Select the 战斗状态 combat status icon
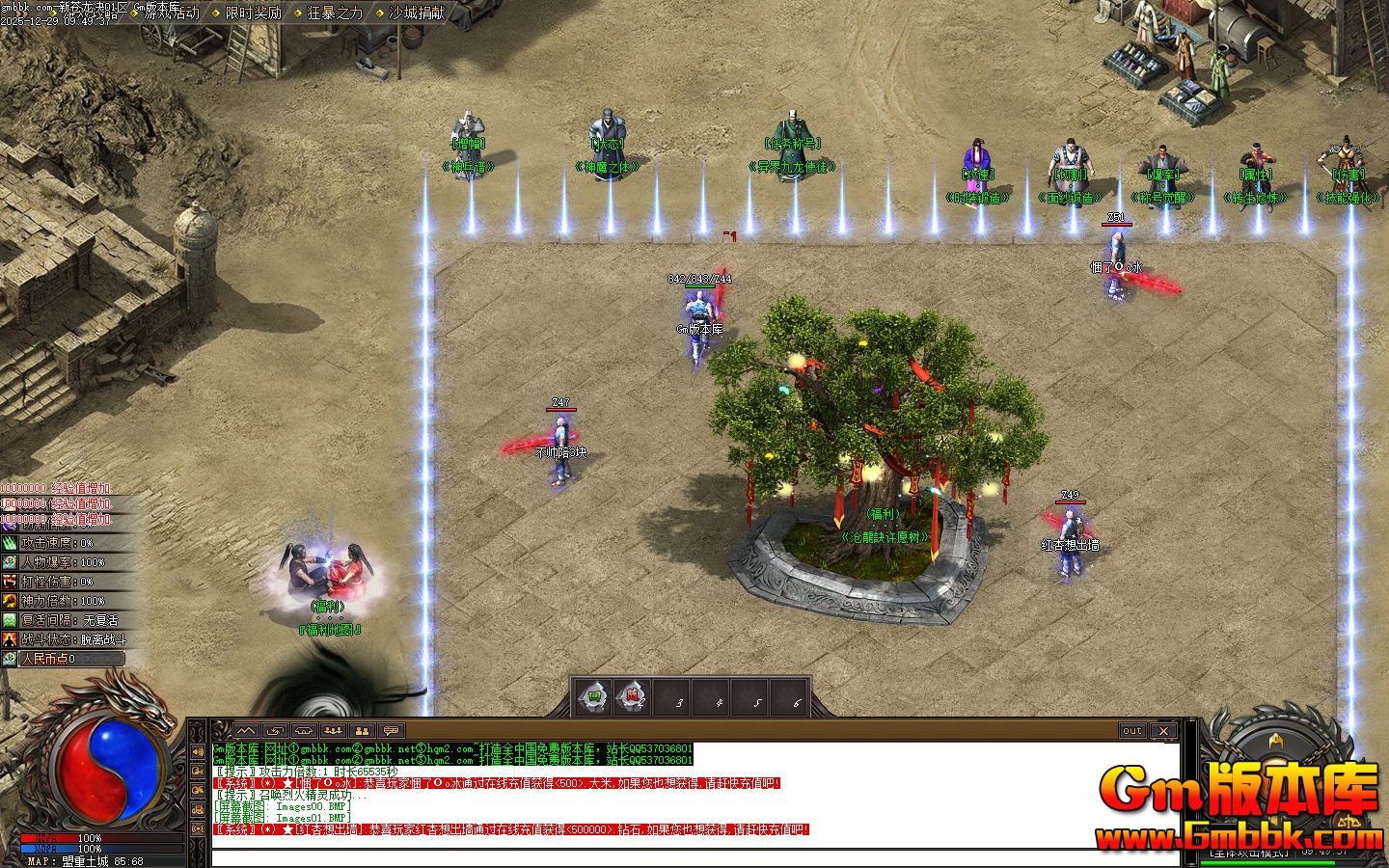 10,639
